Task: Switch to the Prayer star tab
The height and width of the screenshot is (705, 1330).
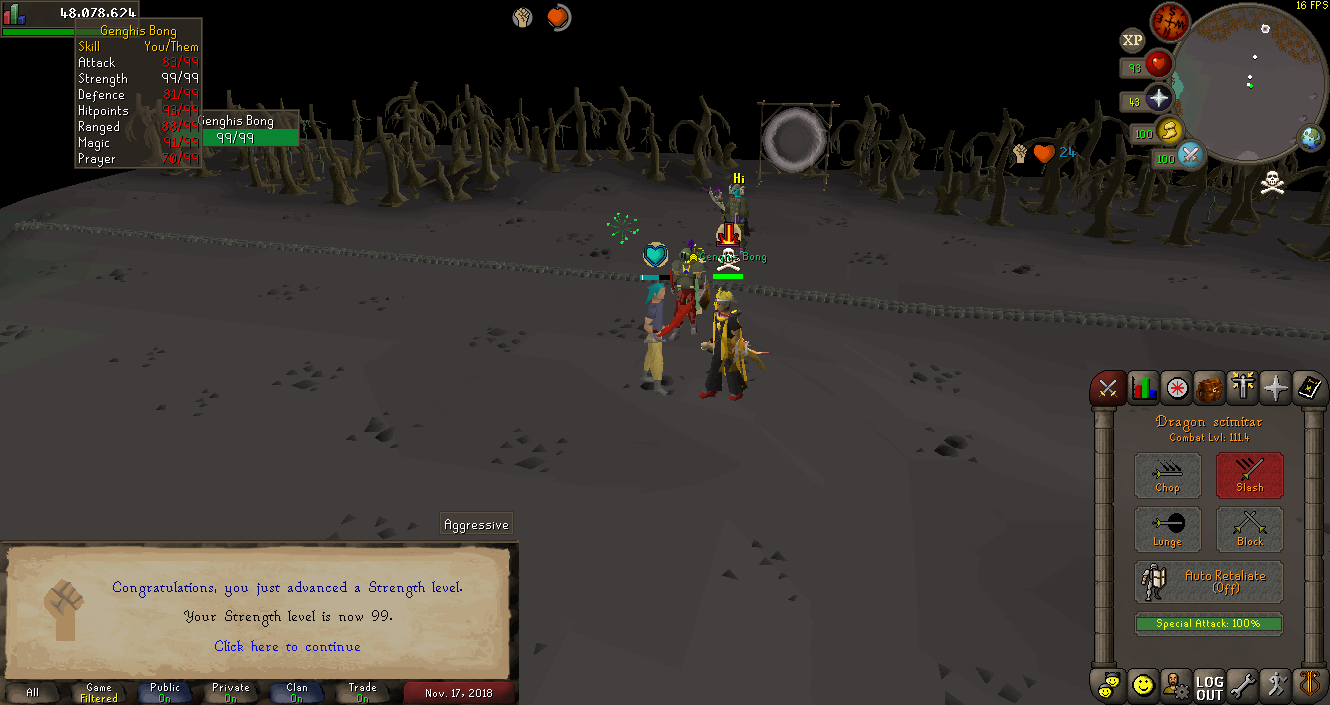Action: [1275, 388]
